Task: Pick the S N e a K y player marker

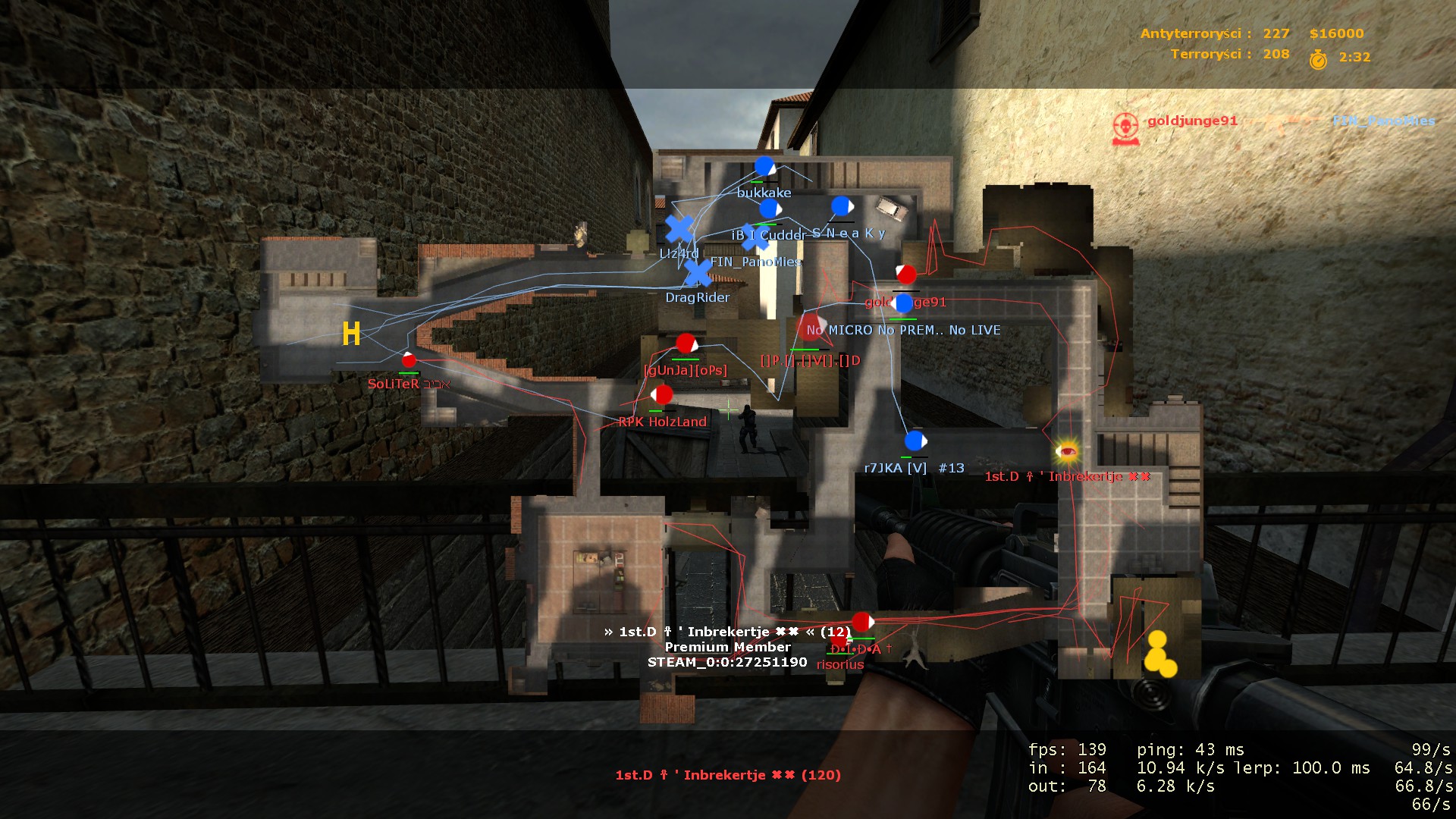Action: [x=842, y=206]
